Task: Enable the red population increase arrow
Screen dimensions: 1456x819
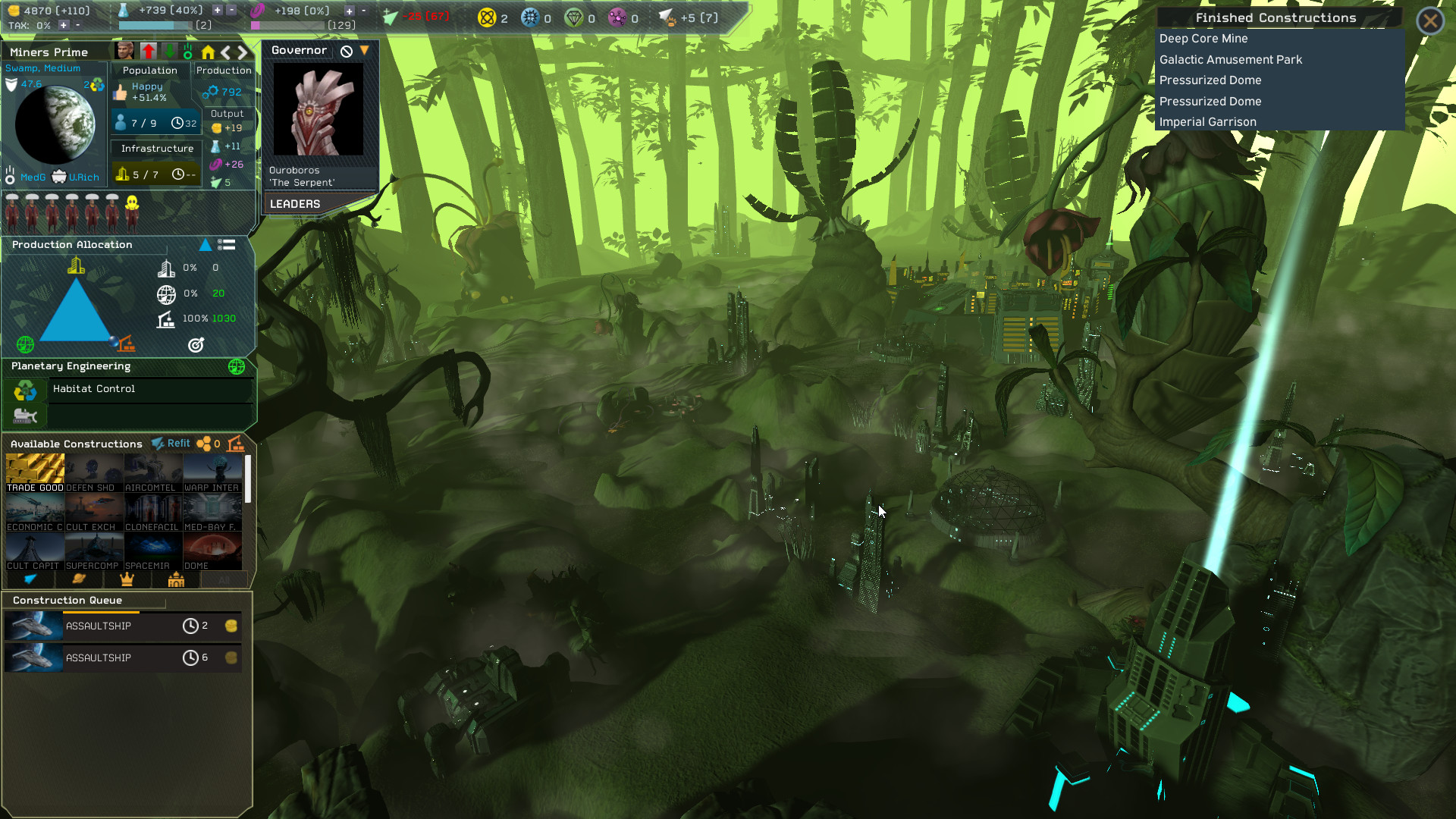Action: [149, 51]
